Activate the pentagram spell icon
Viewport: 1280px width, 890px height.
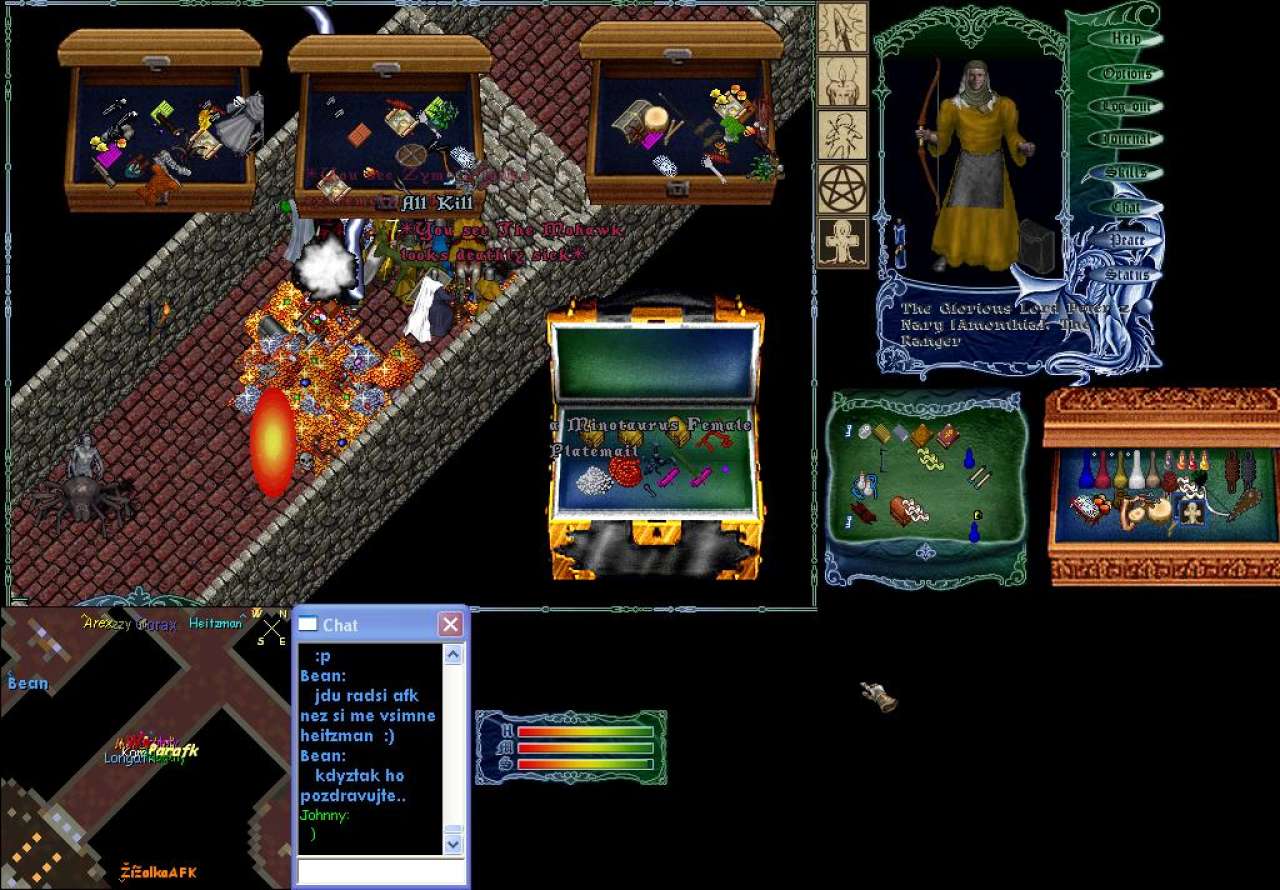coord(842,189)
